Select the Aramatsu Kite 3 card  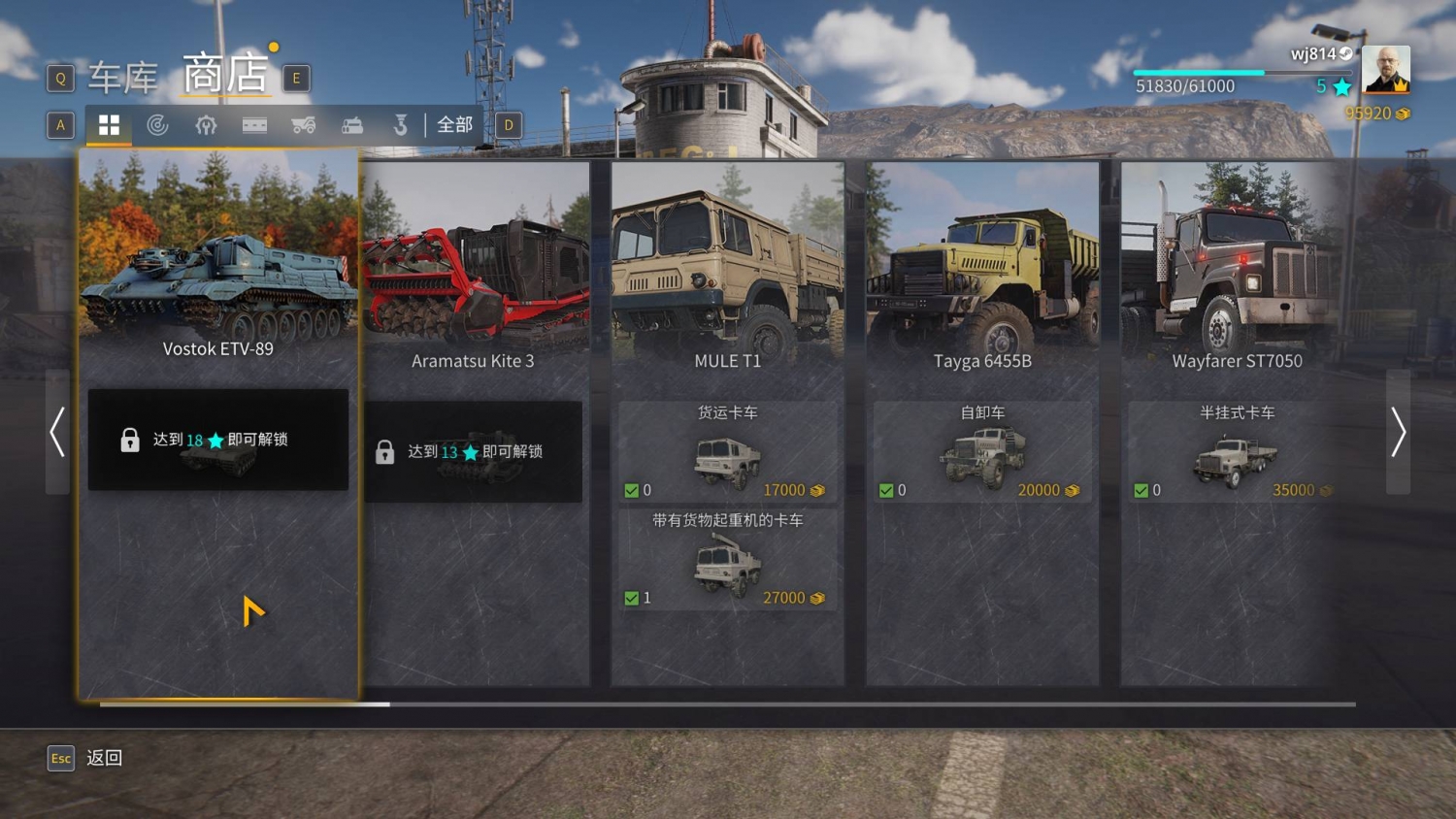pyautogui.click(x=473, y=291)
